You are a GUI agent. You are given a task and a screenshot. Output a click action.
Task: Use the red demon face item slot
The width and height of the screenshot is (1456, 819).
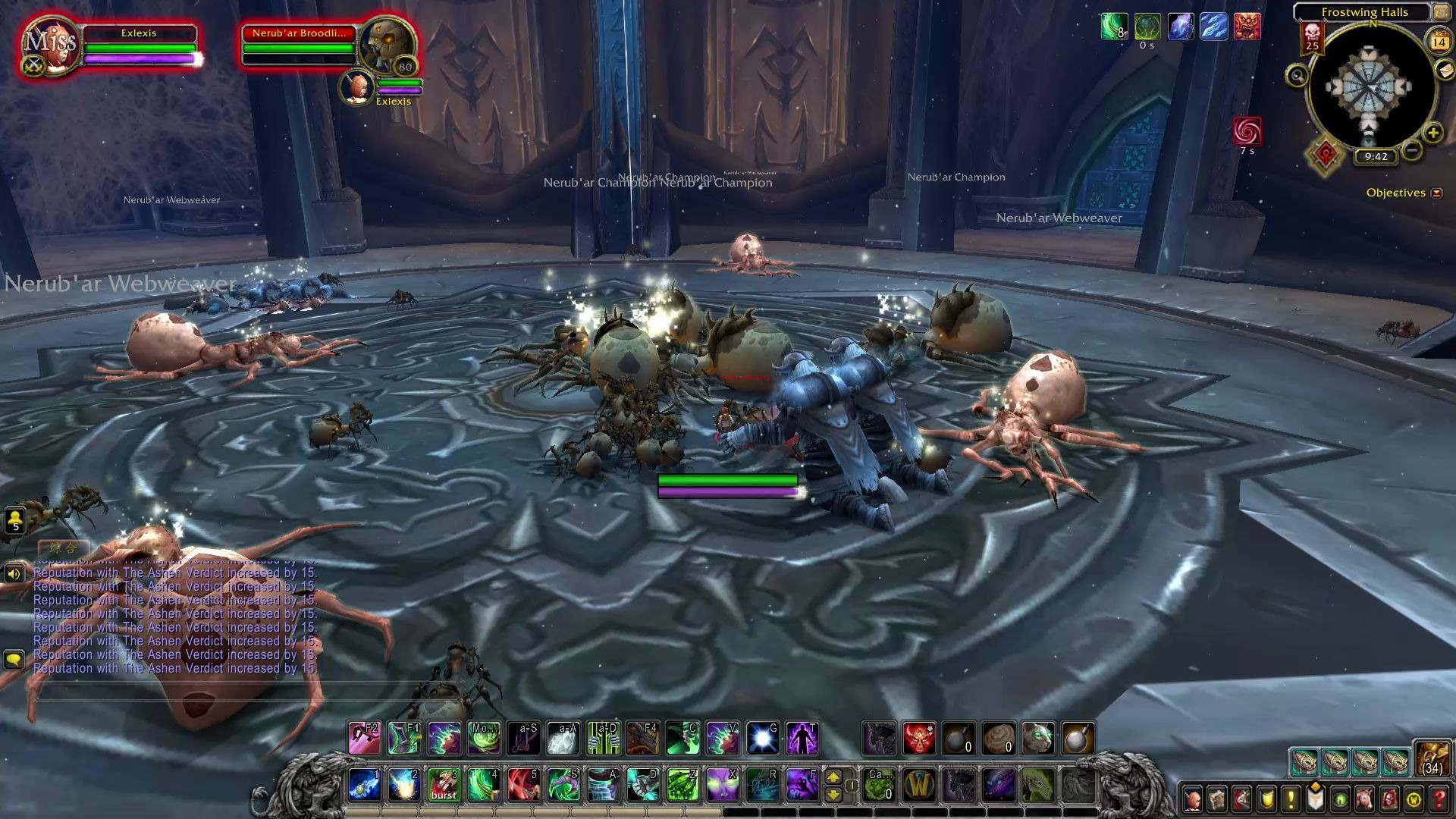(x=918, y=738)
